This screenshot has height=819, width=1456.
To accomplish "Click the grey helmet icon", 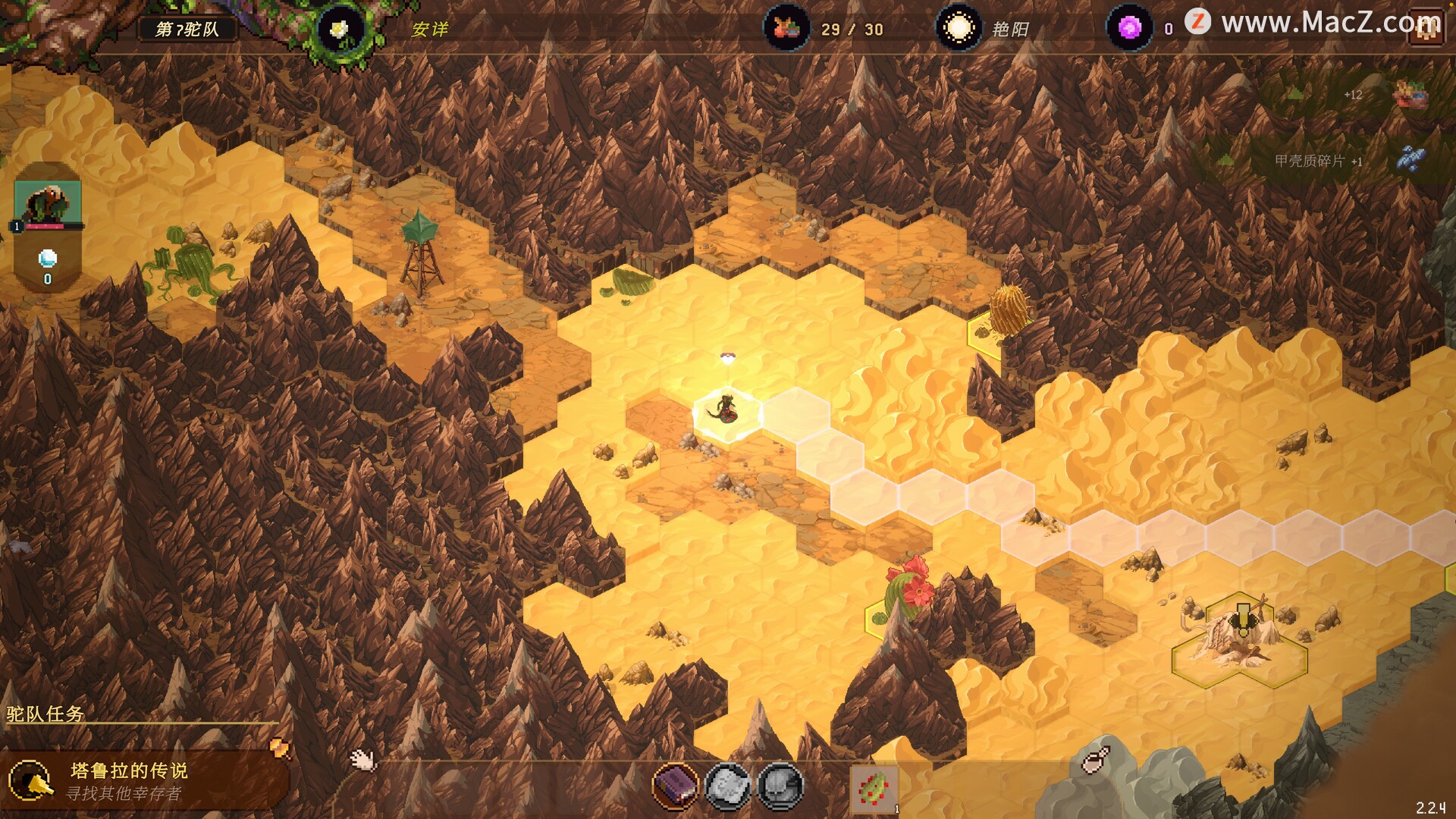I will click(780, 786).
